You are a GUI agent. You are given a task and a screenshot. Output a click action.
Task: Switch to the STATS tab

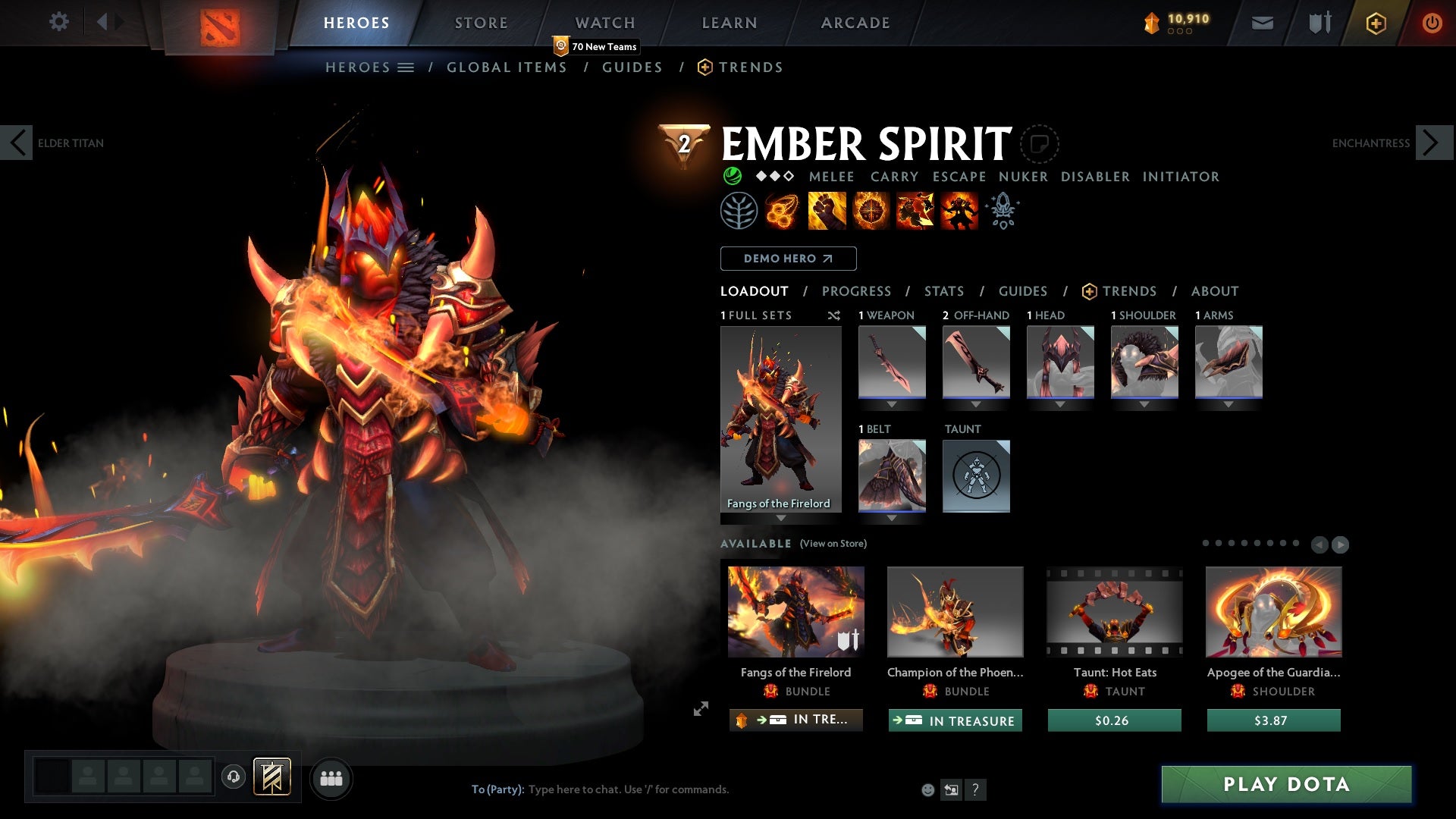[943, 291]
